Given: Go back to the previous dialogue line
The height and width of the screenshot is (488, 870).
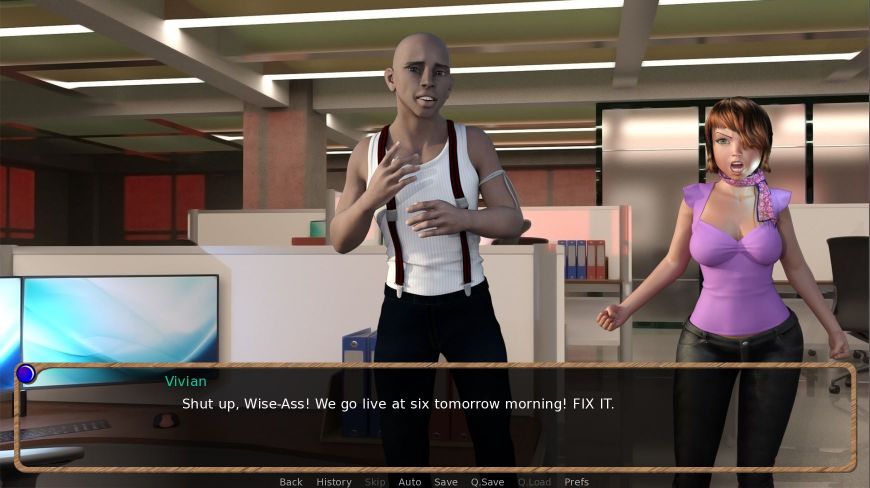Looking at the screenshot, I should coord(291,482).
